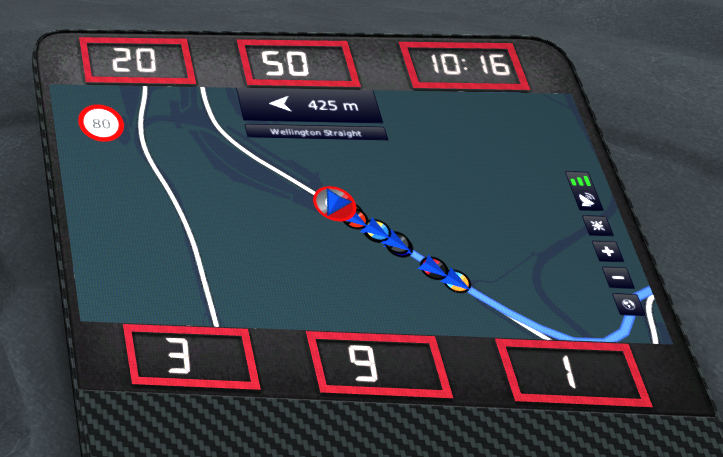The width and height of the screenshot is (723, 457).
Task: Click the 425 m turn direction panel
Action: [311, 103]
